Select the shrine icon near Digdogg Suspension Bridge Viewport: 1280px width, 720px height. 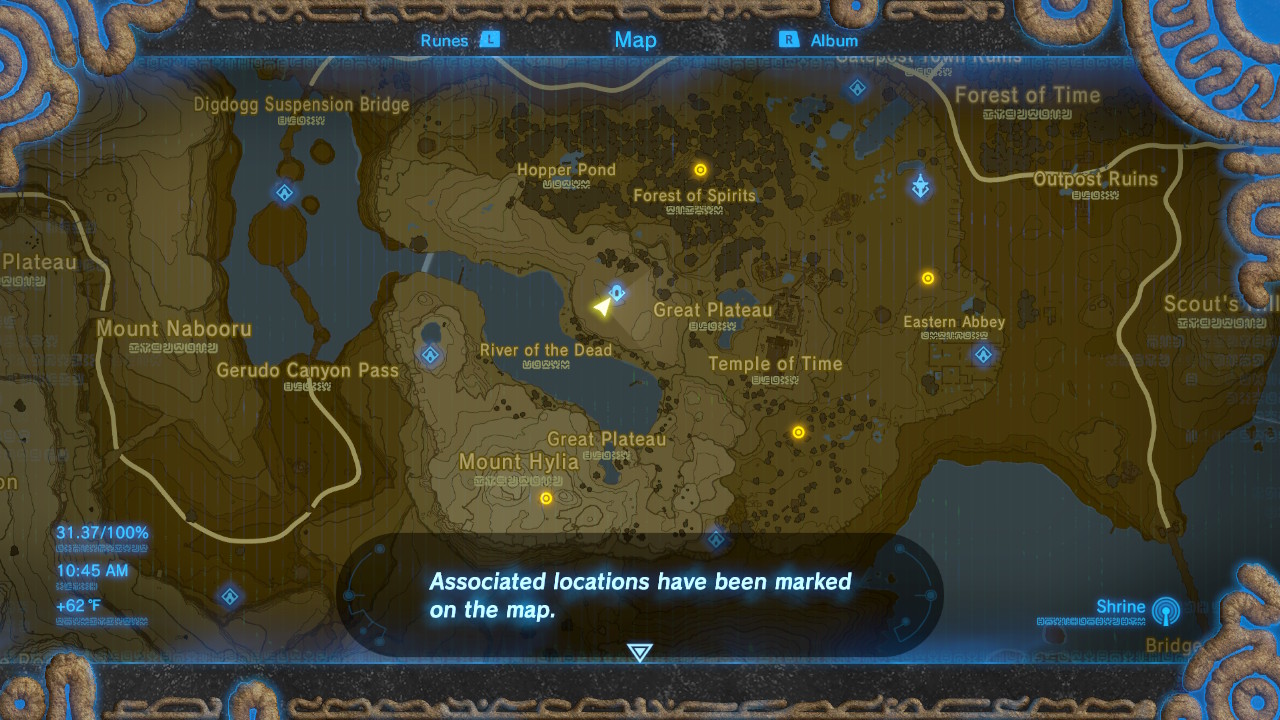point(282,192)
